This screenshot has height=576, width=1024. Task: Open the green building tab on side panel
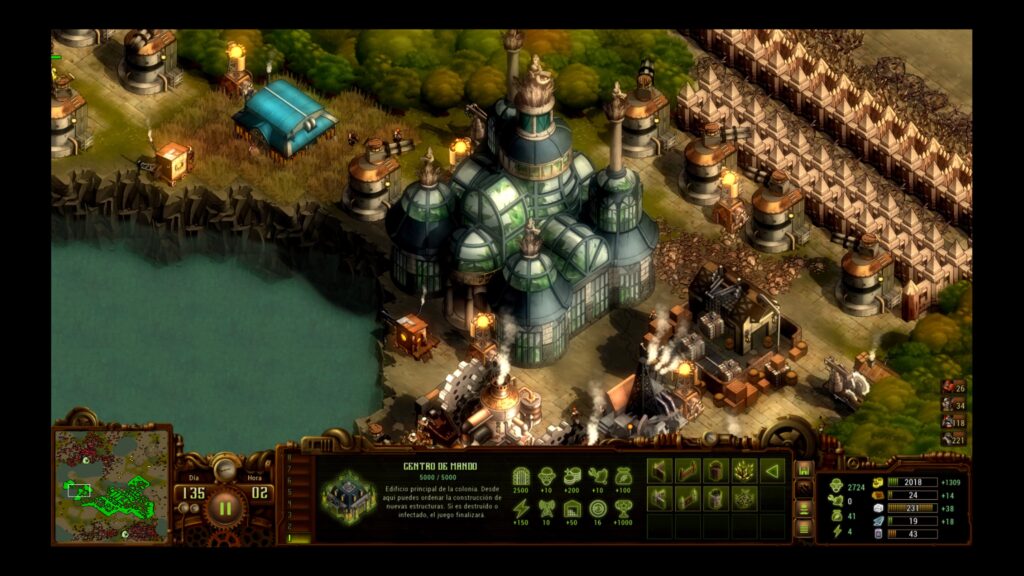click(x=803, y=469)
